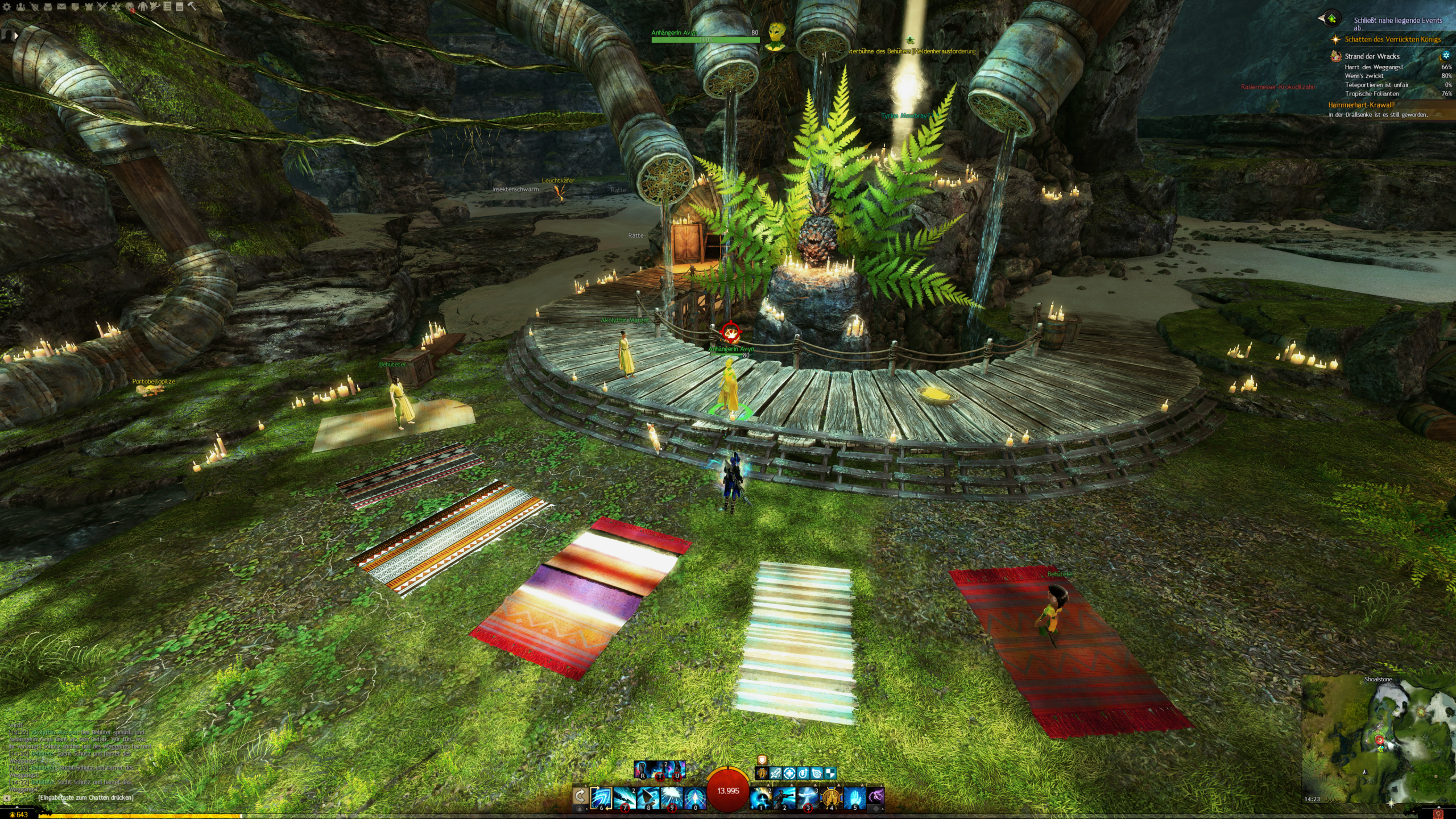Select the Schatten des Verrückten Königs objective

pyautogui.click(x=1392, y=39)
